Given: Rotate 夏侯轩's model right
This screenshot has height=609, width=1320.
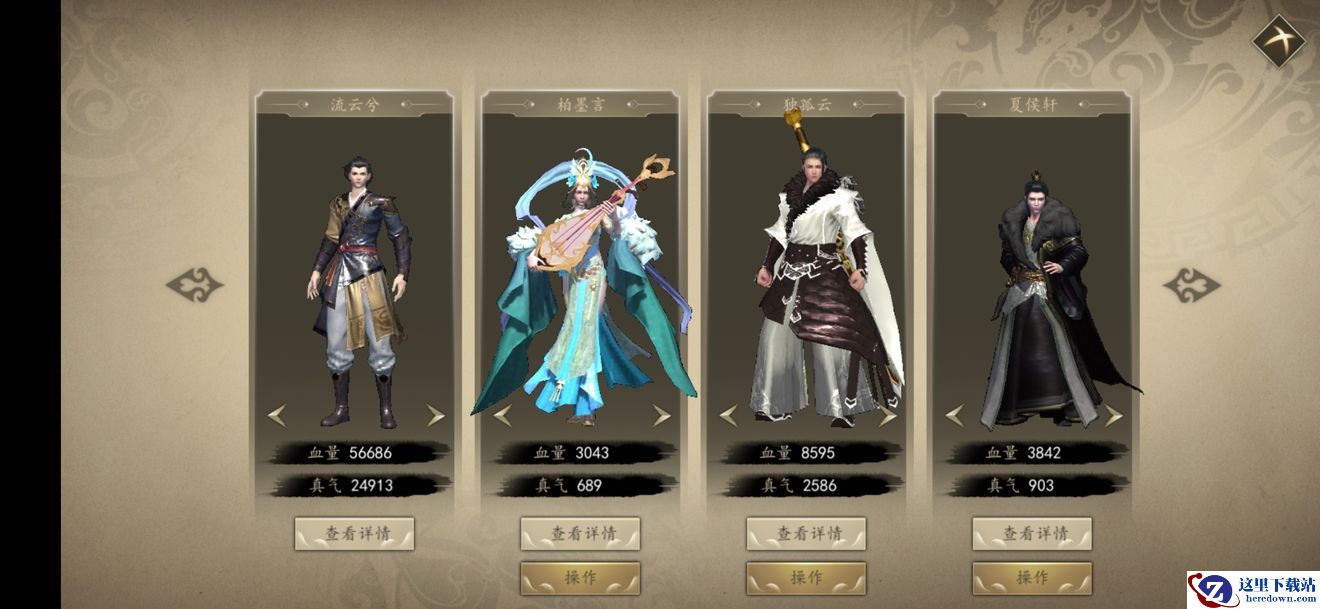Looking at the screenshot, I should click(1113, 415).
